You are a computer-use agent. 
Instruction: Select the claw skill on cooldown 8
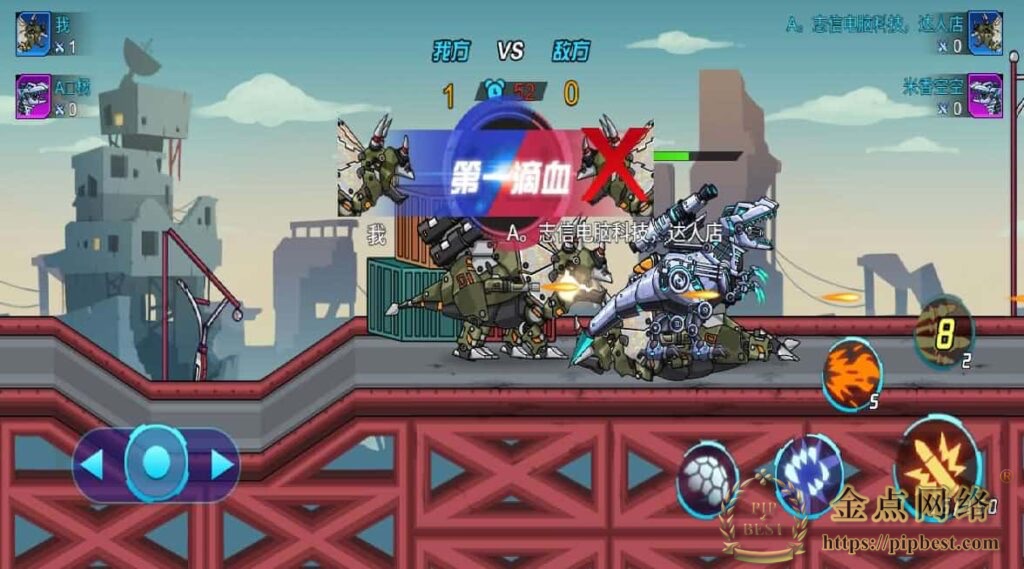(942, 334)
